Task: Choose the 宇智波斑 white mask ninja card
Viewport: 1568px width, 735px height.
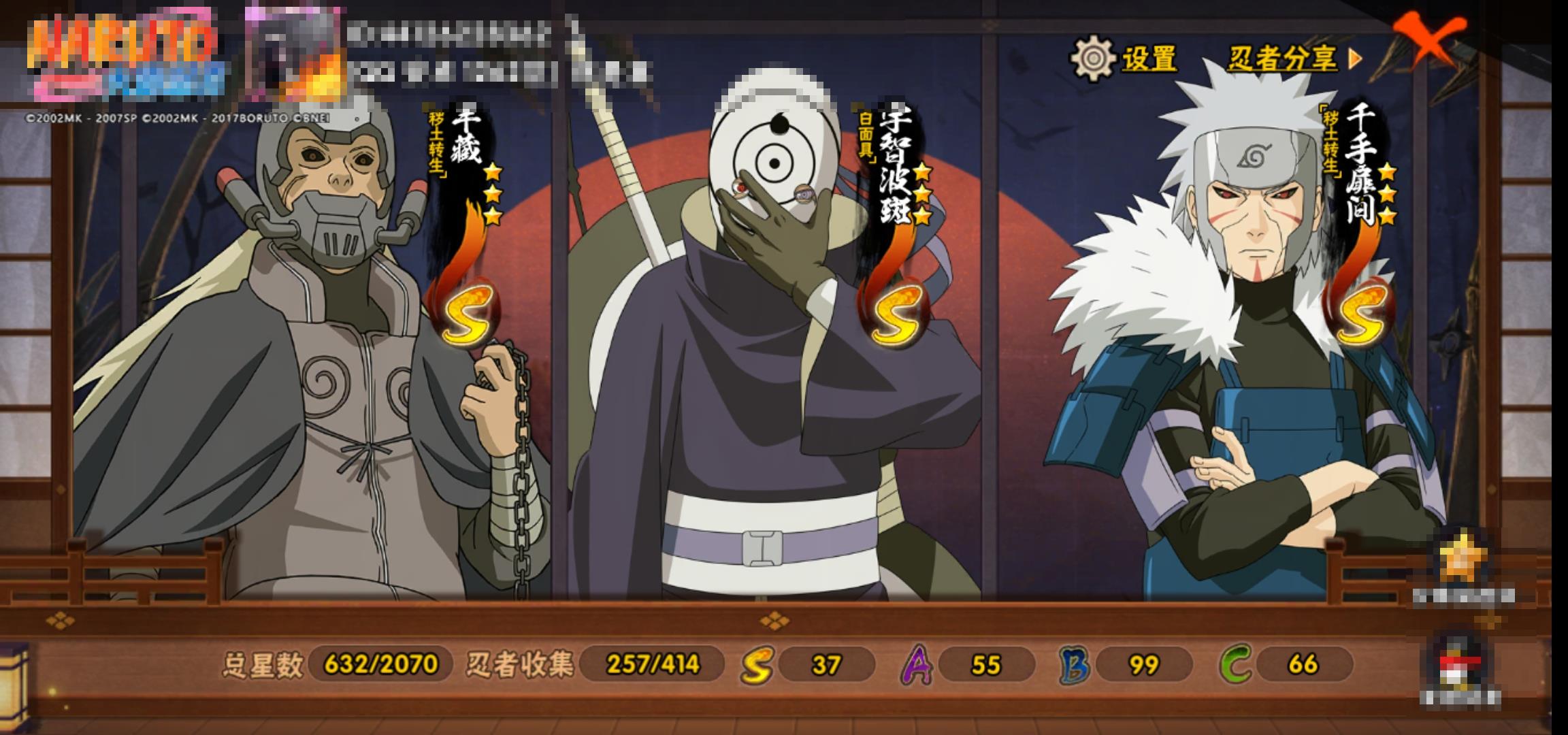Action: [x=769, y=354]
